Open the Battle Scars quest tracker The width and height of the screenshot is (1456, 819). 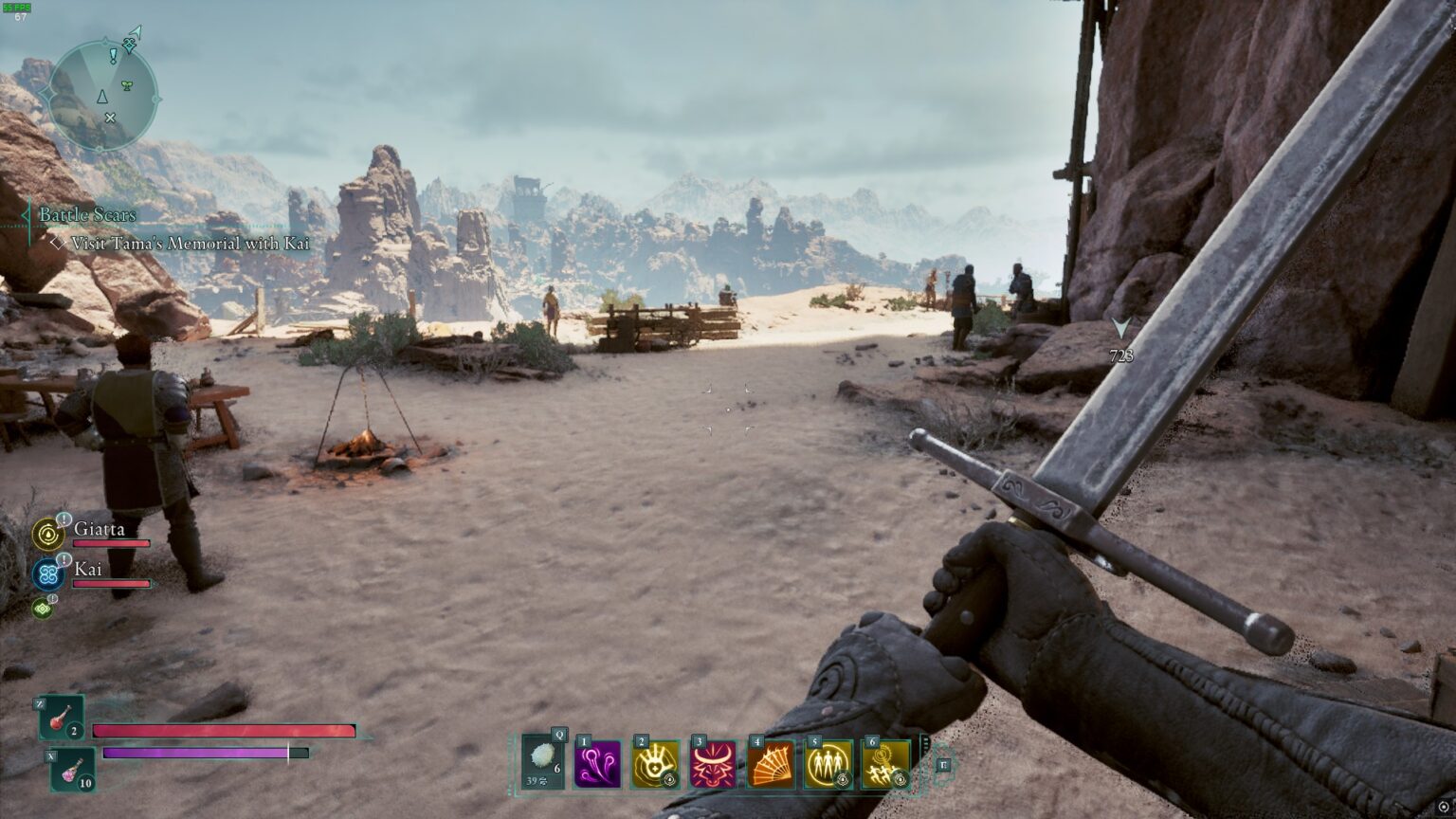coord(87,215)
